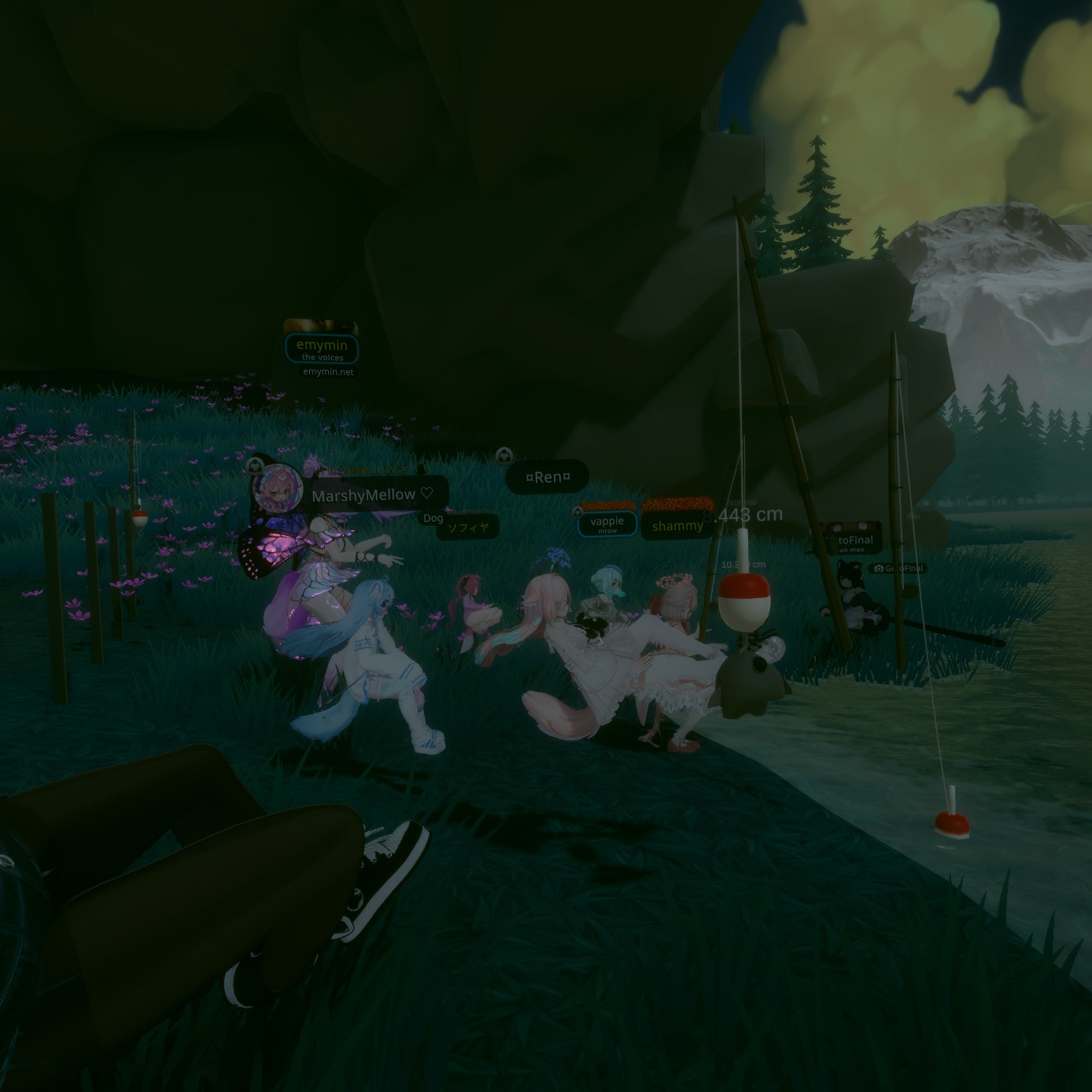This screenshot has height=1092, width=1092.
Task: Open the shammy player nameplate
Action: [677, 526]
